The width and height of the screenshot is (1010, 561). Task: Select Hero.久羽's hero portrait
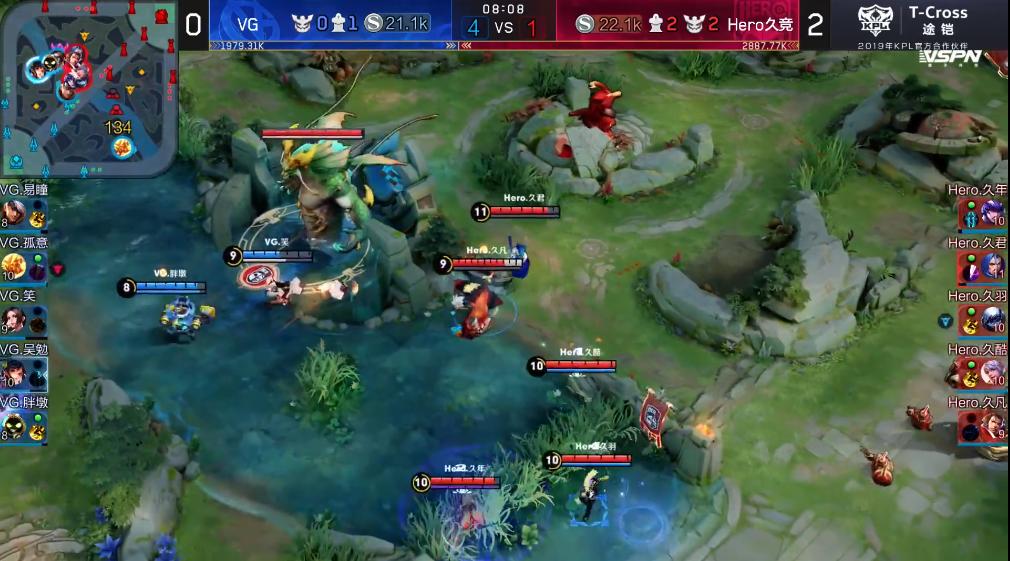point(995,320)
